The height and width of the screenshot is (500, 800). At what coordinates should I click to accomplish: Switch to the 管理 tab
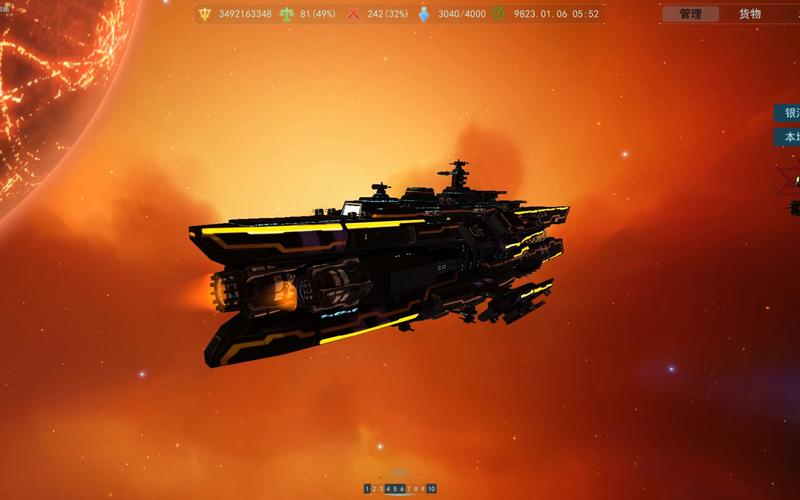tap(690, 14)
